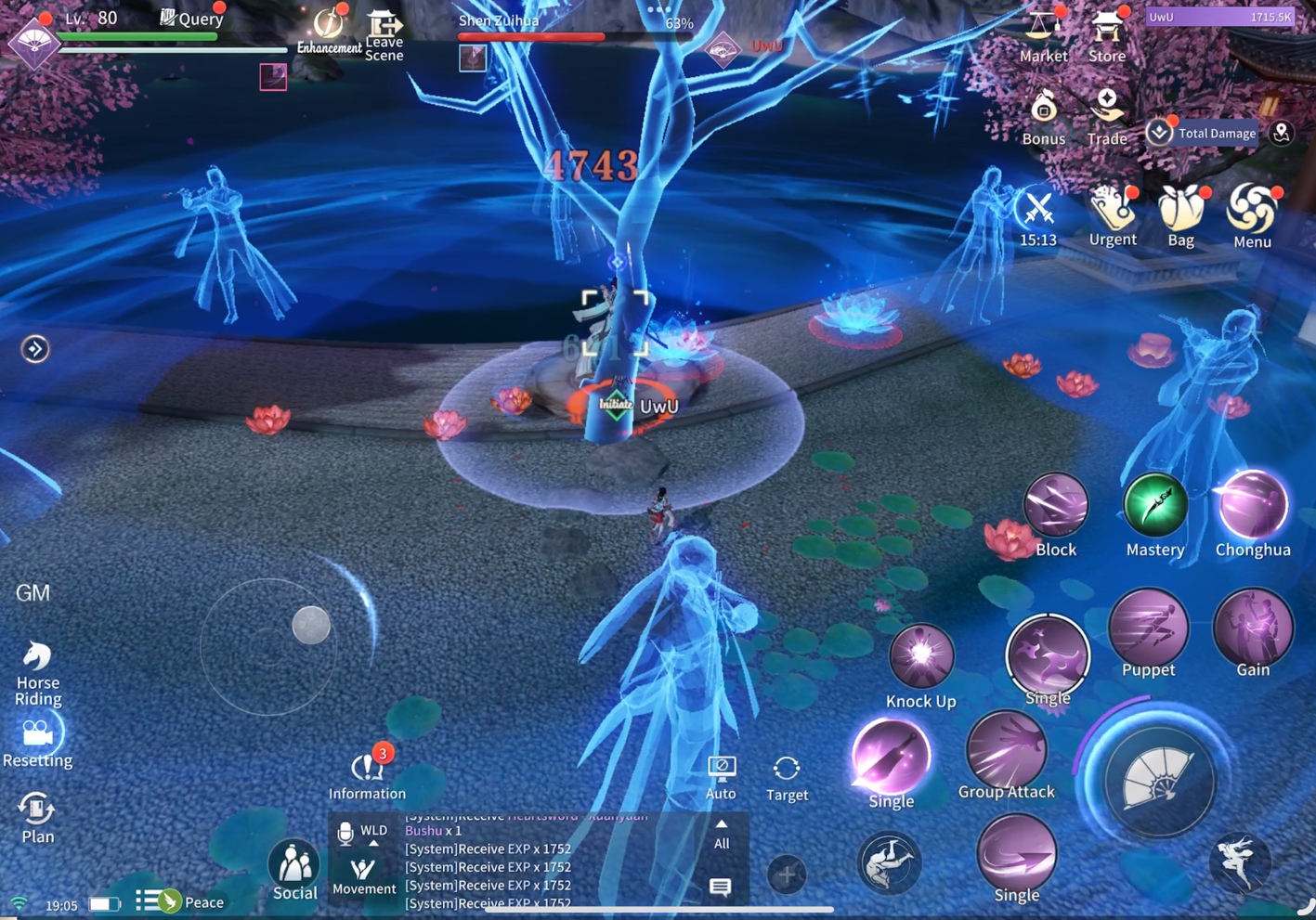Switch to the next Target
This screenshot has width=1316, height=920.
(787, 776)
